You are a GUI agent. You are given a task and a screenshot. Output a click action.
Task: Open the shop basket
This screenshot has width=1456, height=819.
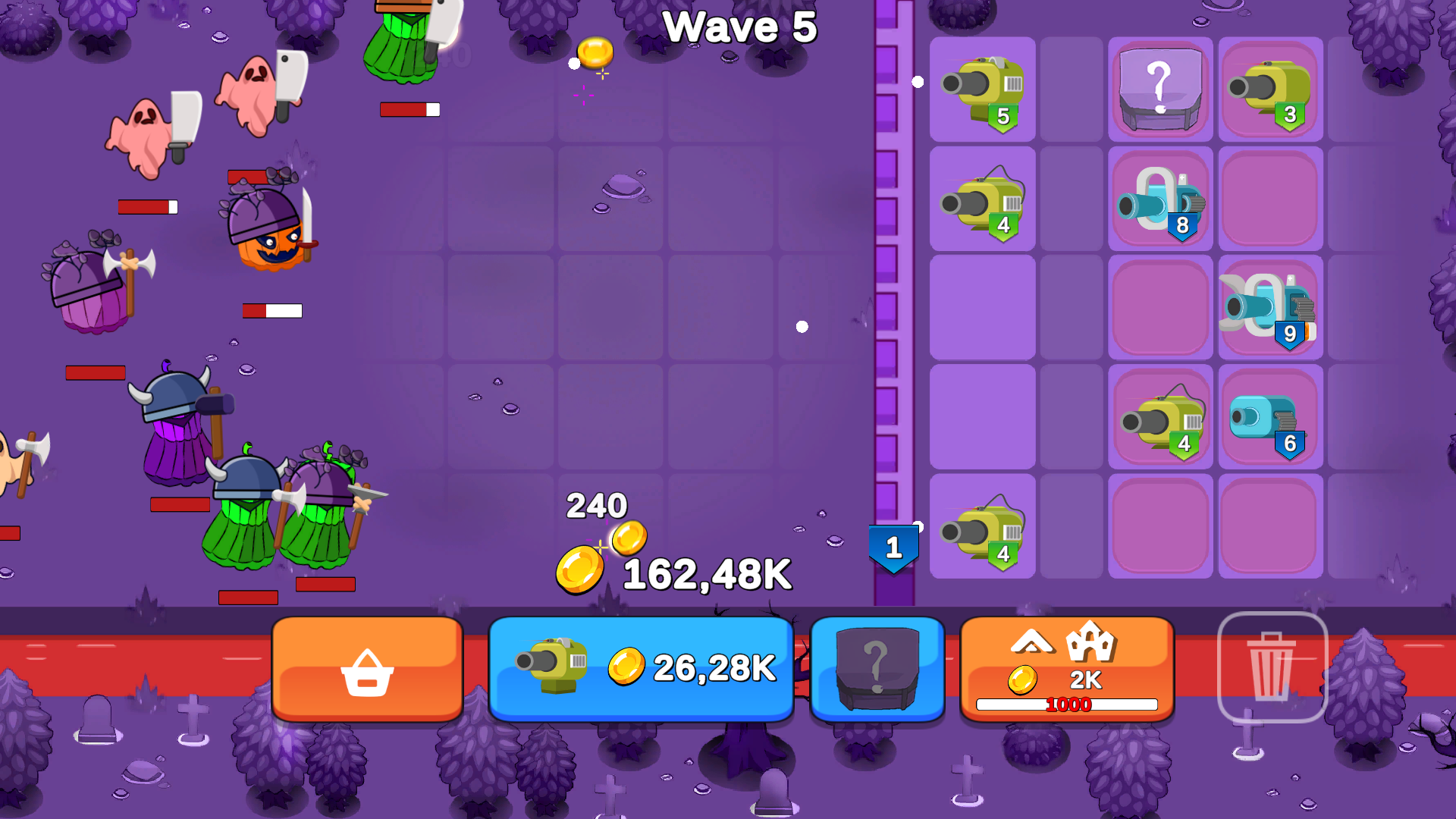pos(366,669)
